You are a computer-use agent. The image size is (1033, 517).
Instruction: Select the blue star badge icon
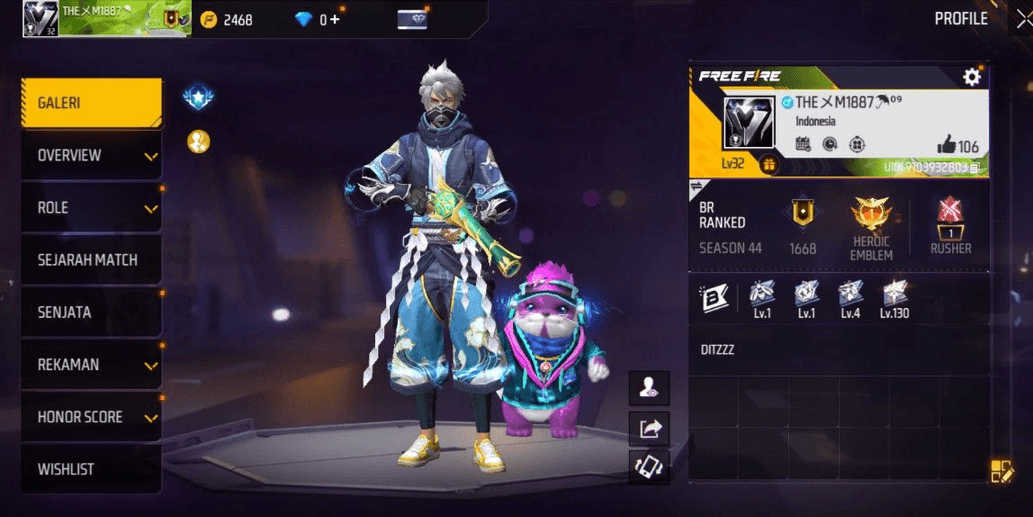coord(198,98)
